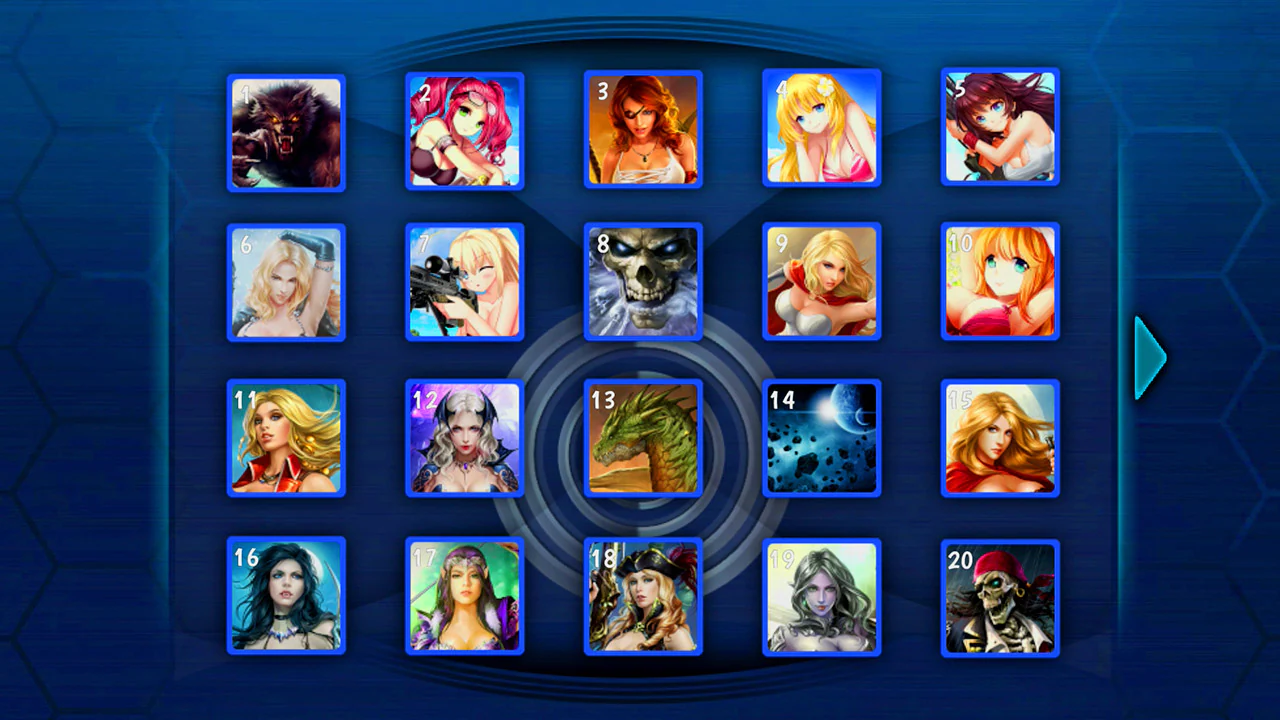Pick level 17 with the elf warrior
Image resolution: width=1280 pixels, height=720 pixels.
click(464, 597)
